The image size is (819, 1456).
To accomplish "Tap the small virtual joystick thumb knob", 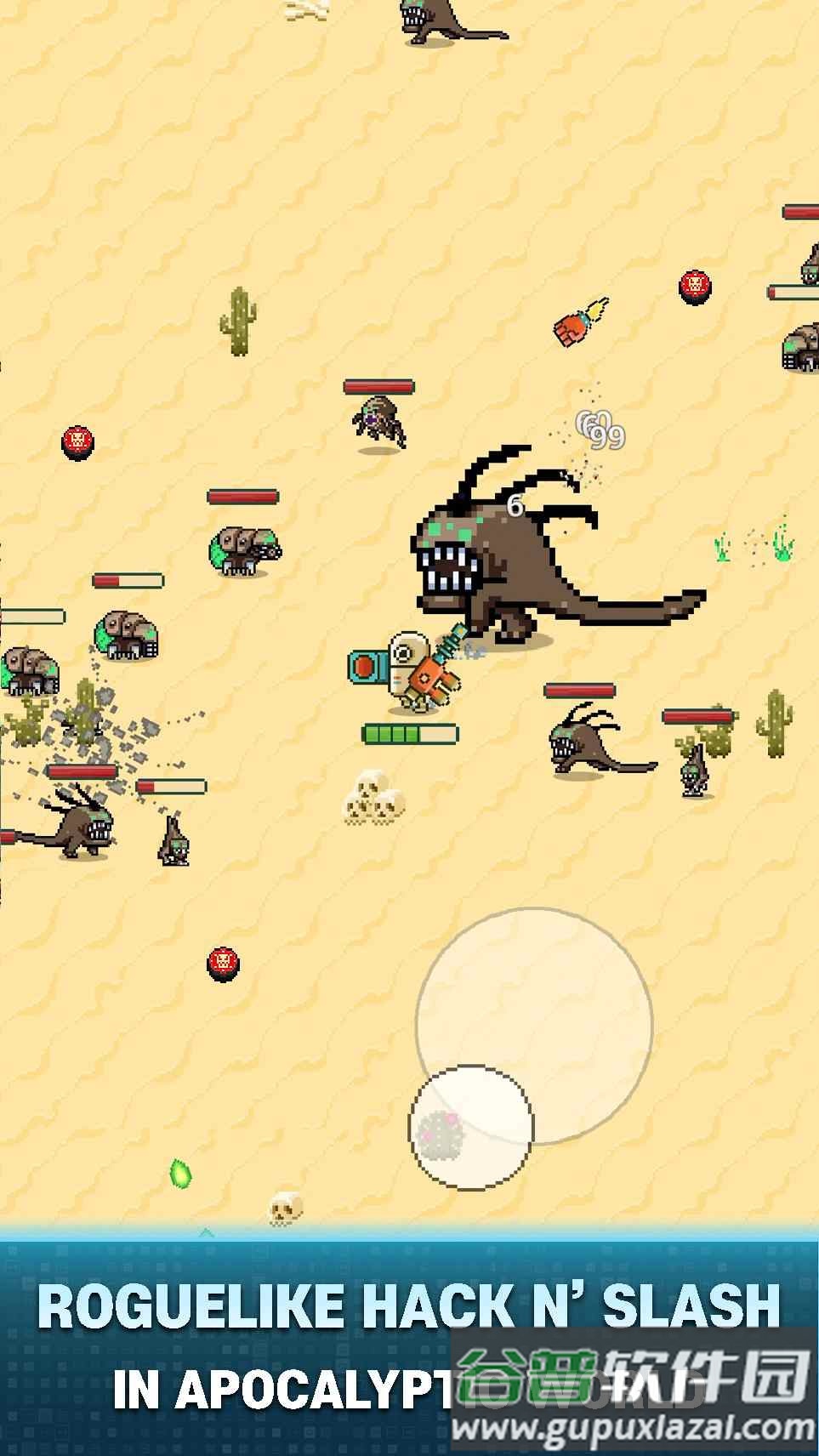I will click(x=471, y=1127).
